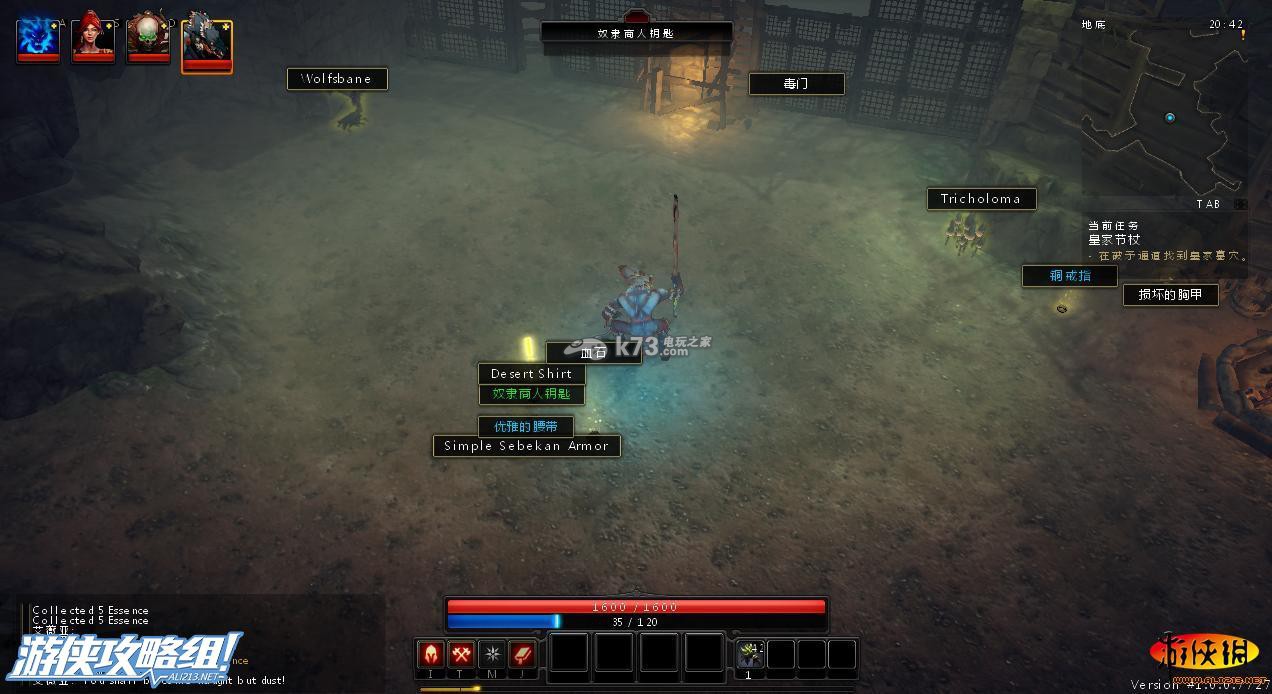The width and height of the screenshot is (1272, 694).
Task: Click the 皇家节杖 quest tracker entry
Action: (1114, 240)
